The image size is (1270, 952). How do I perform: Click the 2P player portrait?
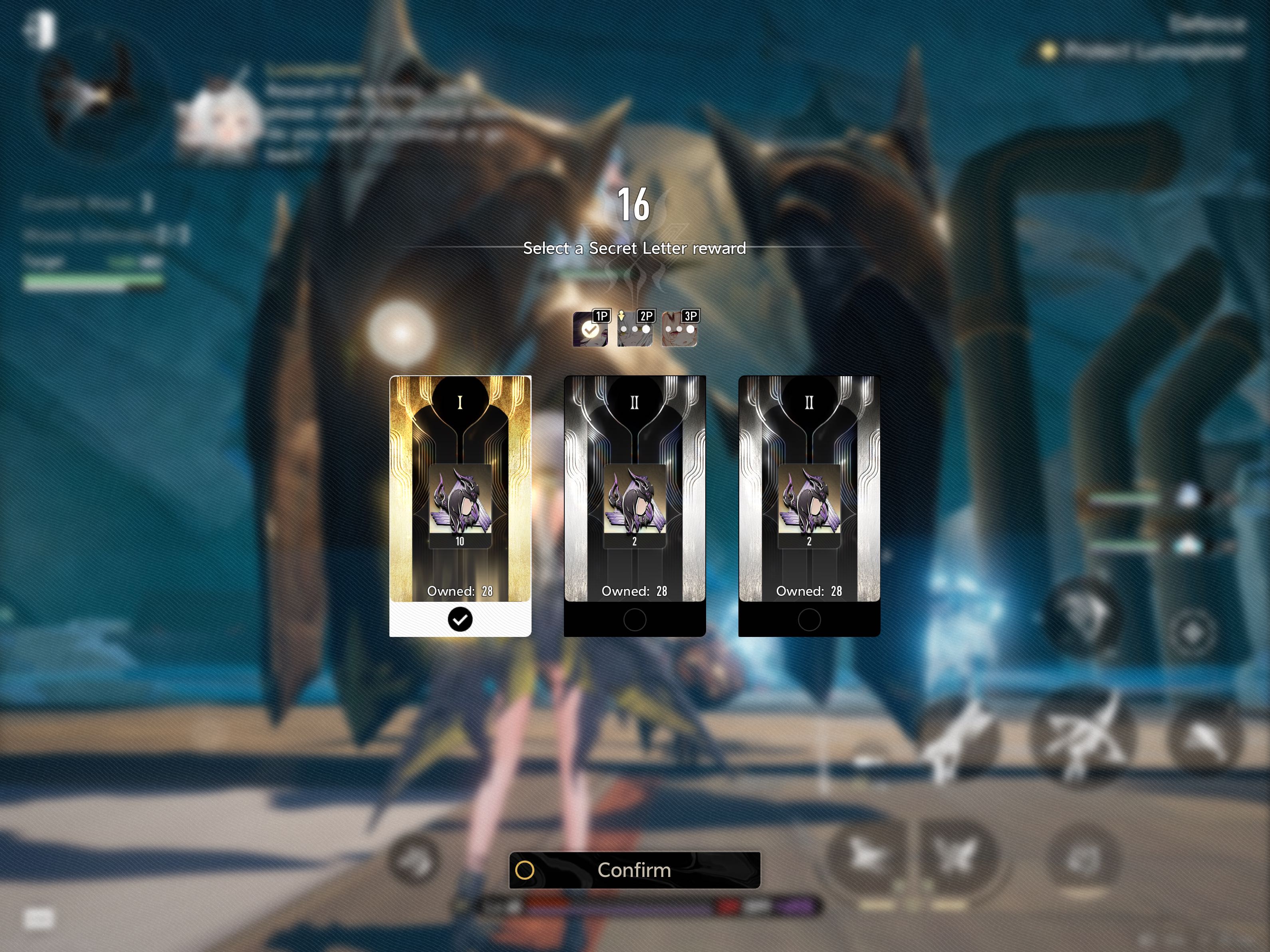[635, 329]
